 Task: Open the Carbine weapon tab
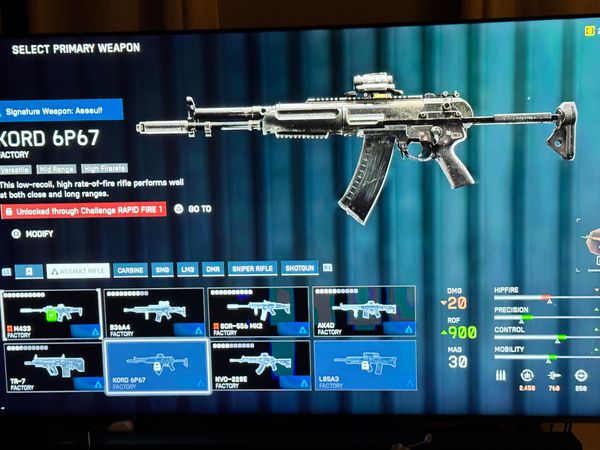(x=130, y=270)
